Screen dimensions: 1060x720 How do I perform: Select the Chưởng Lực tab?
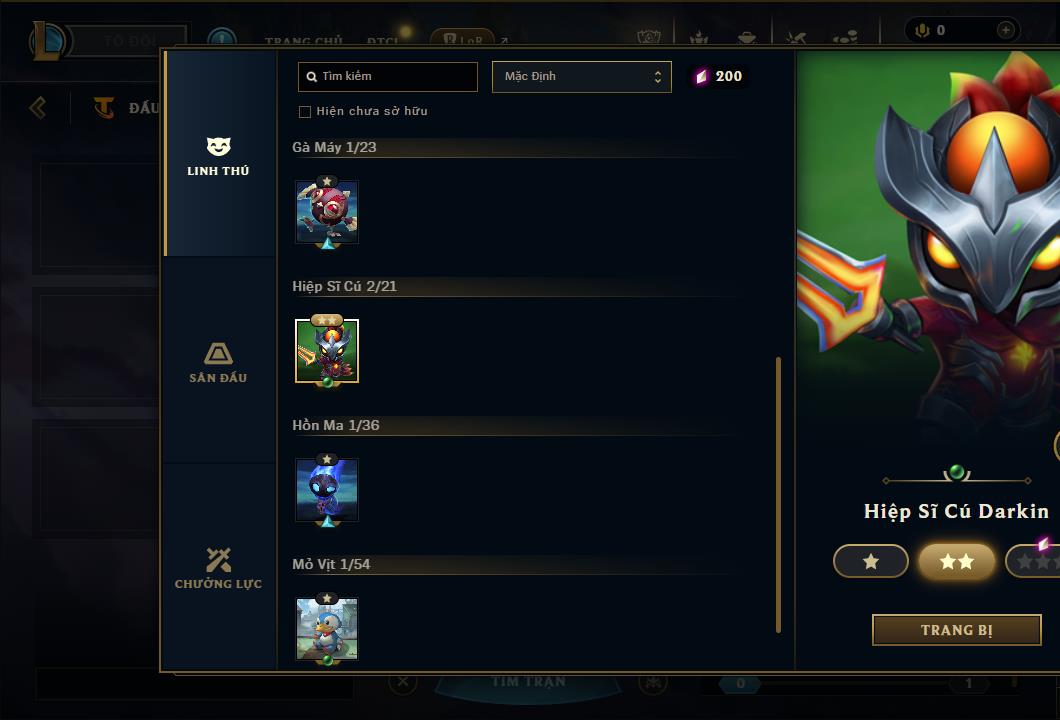218,568
